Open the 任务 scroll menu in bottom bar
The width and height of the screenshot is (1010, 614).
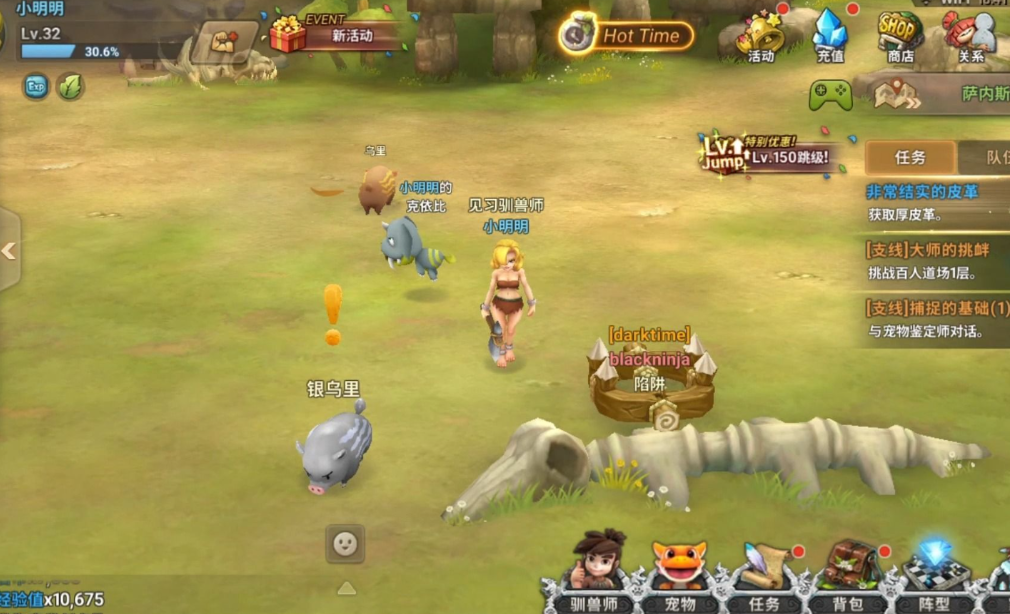click(764, 574)
